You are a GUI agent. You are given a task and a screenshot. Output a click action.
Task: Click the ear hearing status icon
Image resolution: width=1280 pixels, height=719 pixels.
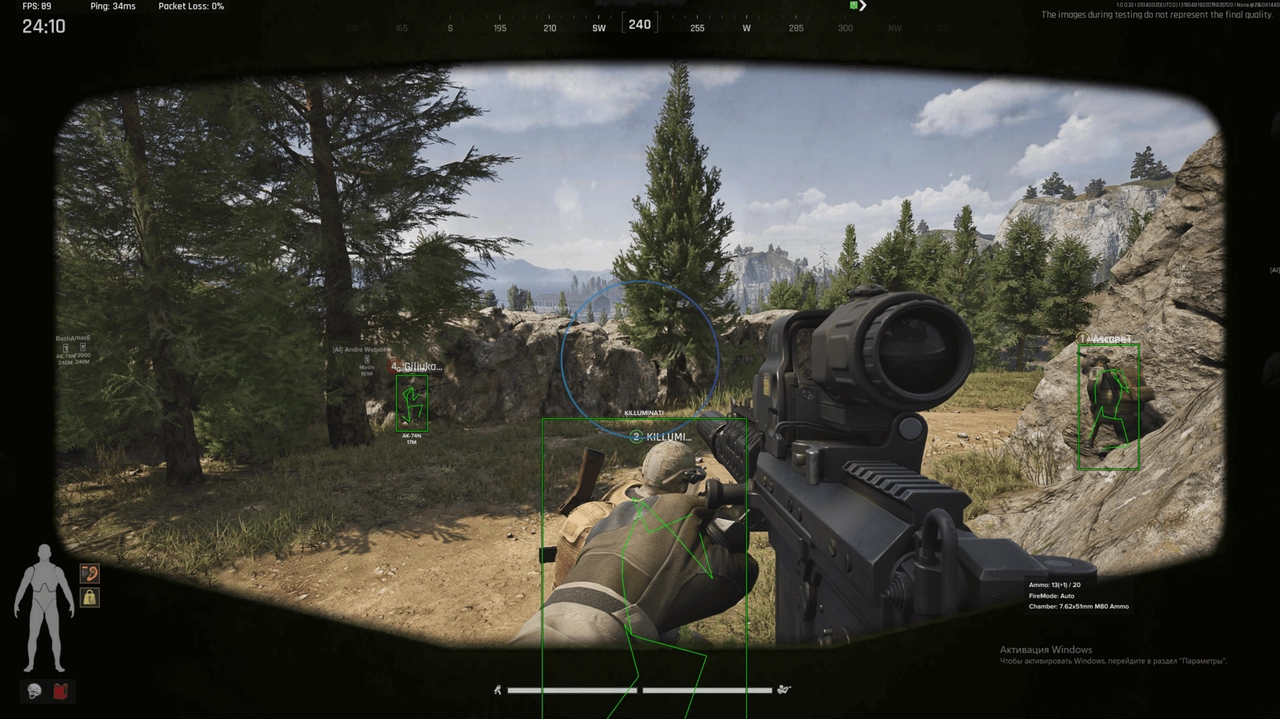pyautogui.click(x=90, y=573)
